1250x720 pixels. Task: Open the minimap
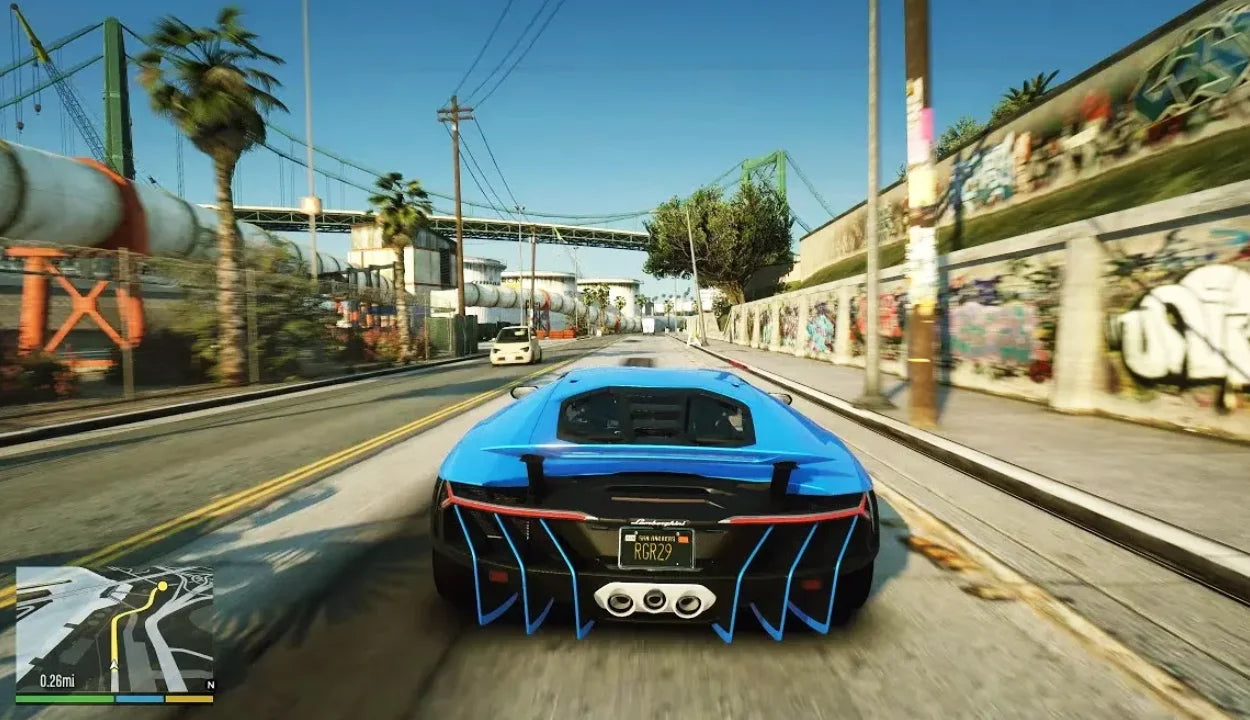pos(114,629)
